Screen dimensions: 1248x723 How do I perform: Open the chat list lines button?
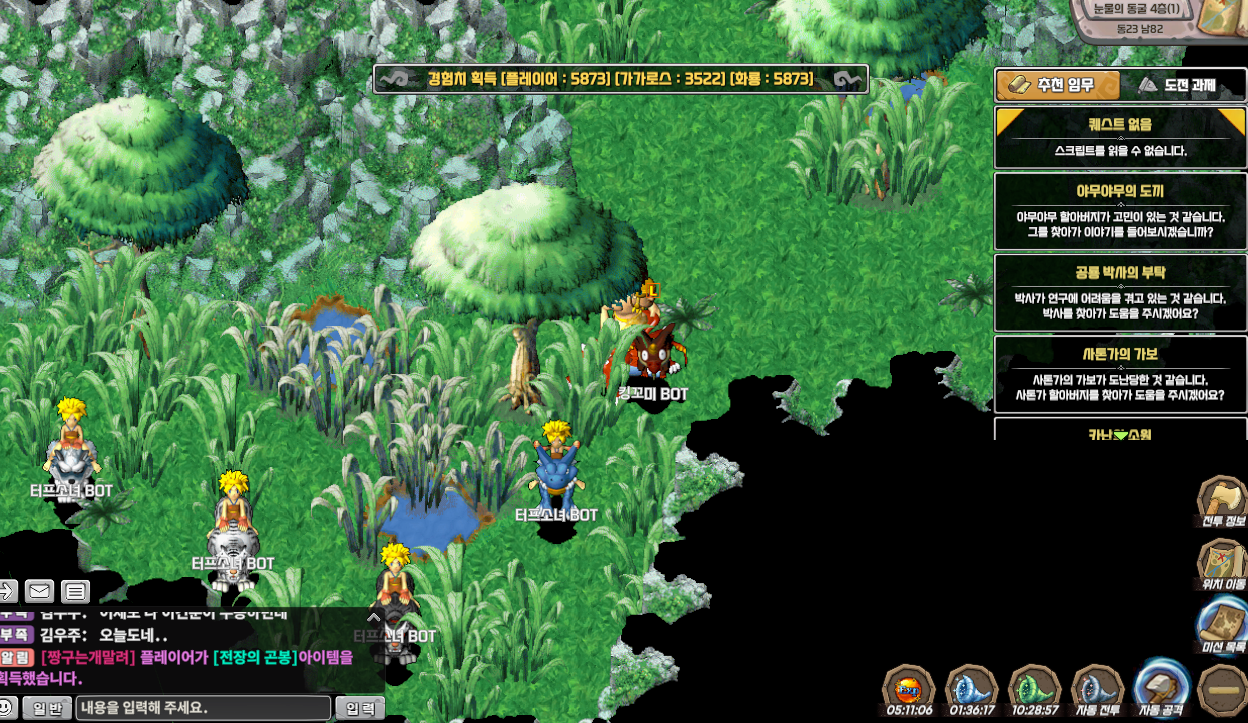pos(76,591)
